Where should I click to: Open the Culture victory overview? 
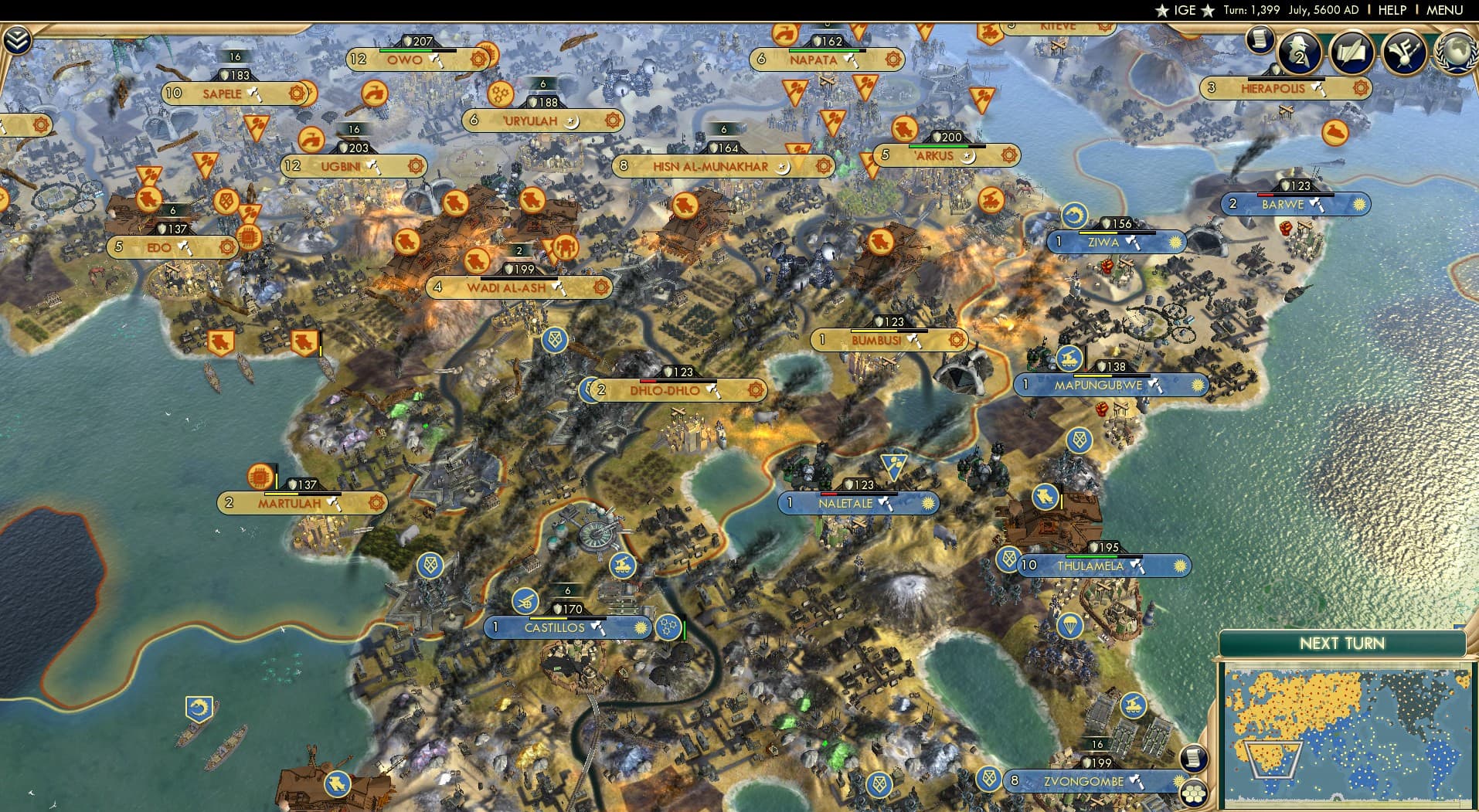1405,53
